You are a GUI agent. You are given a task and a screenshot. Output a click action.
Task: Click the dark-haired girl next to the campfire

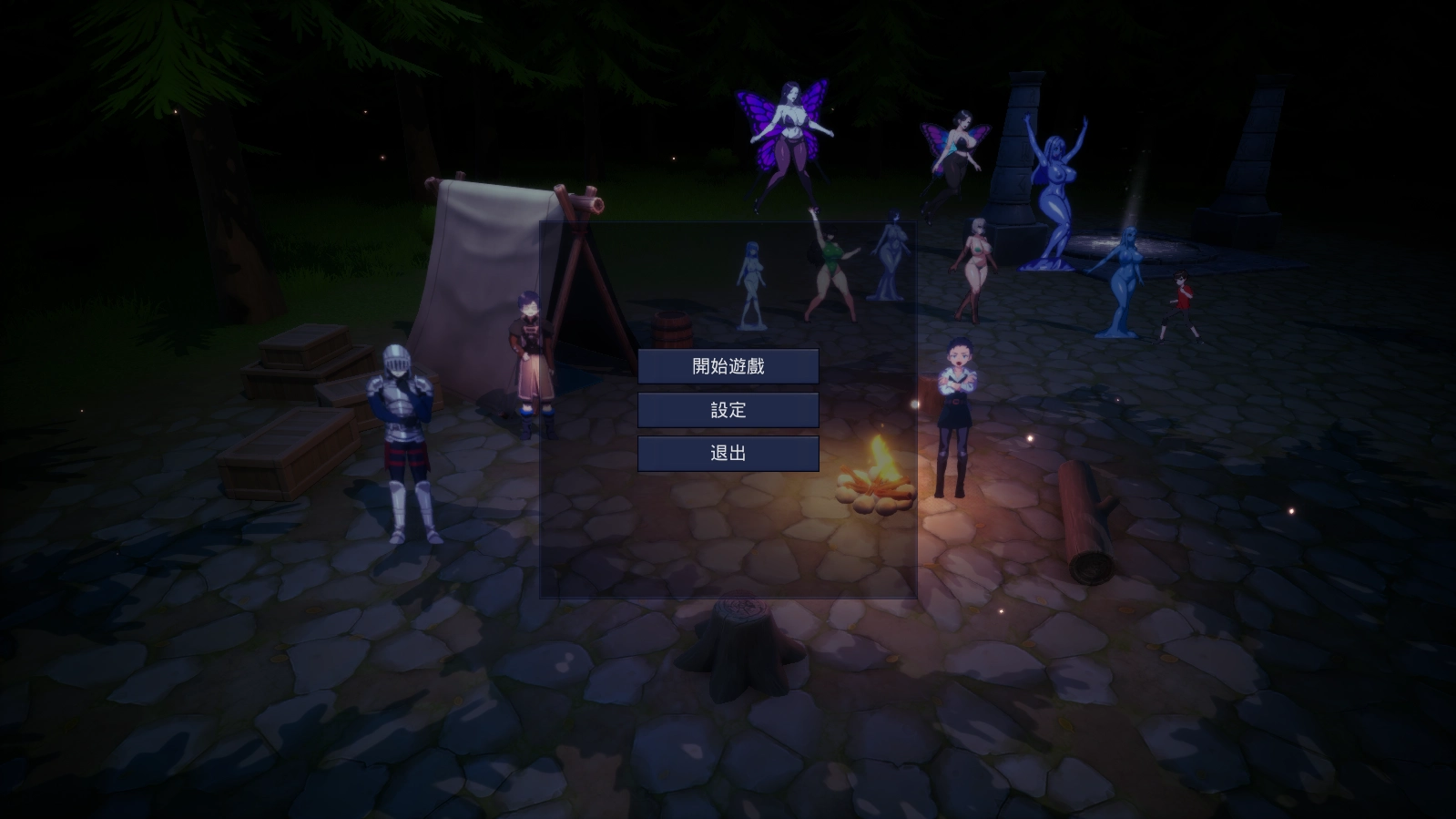(x=957, y=410)
